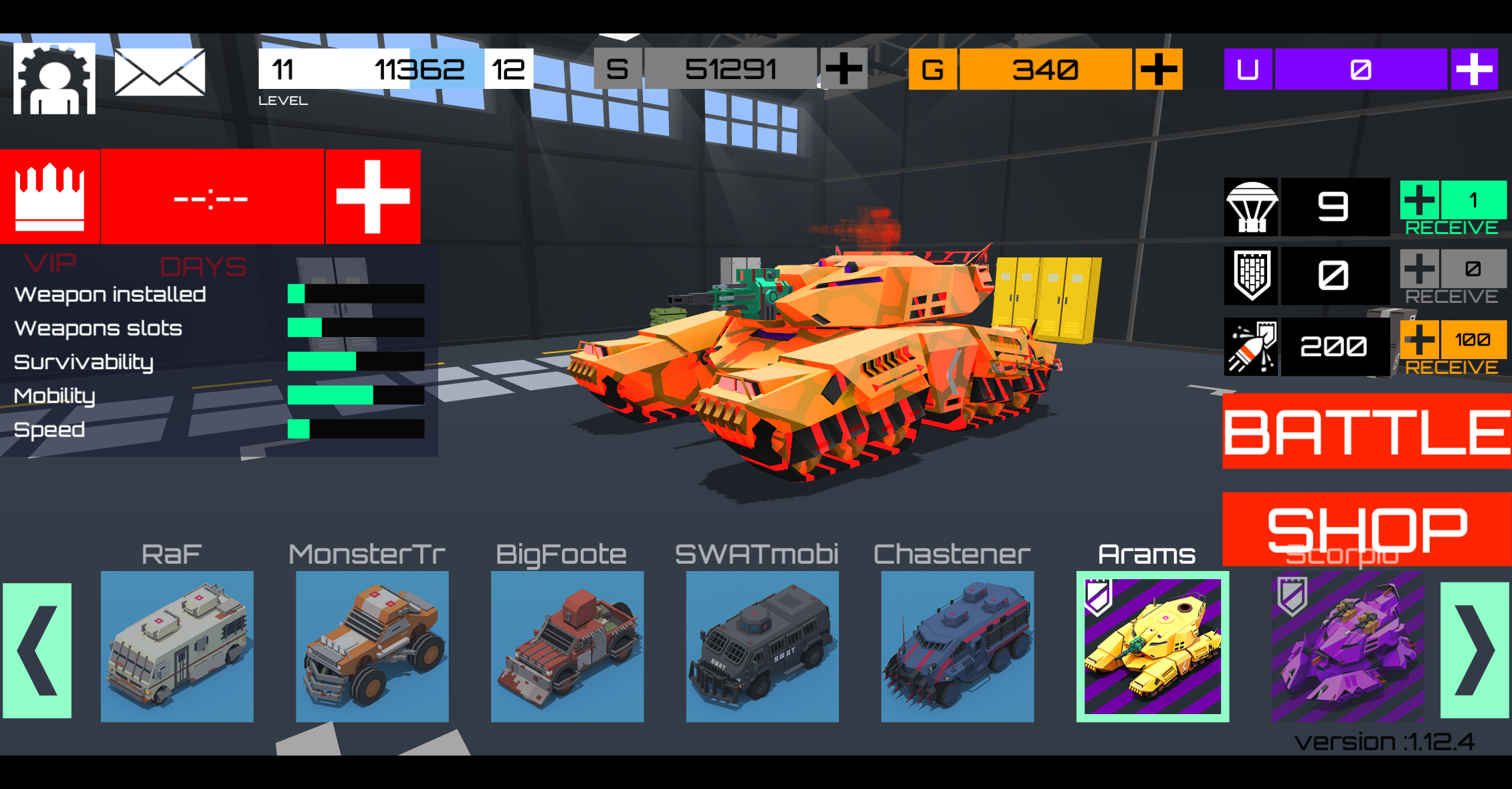The height and width of the screenshot is (789, 1512).
Task: Click the rockets ammo icon
Action: tap(1251, 346)
